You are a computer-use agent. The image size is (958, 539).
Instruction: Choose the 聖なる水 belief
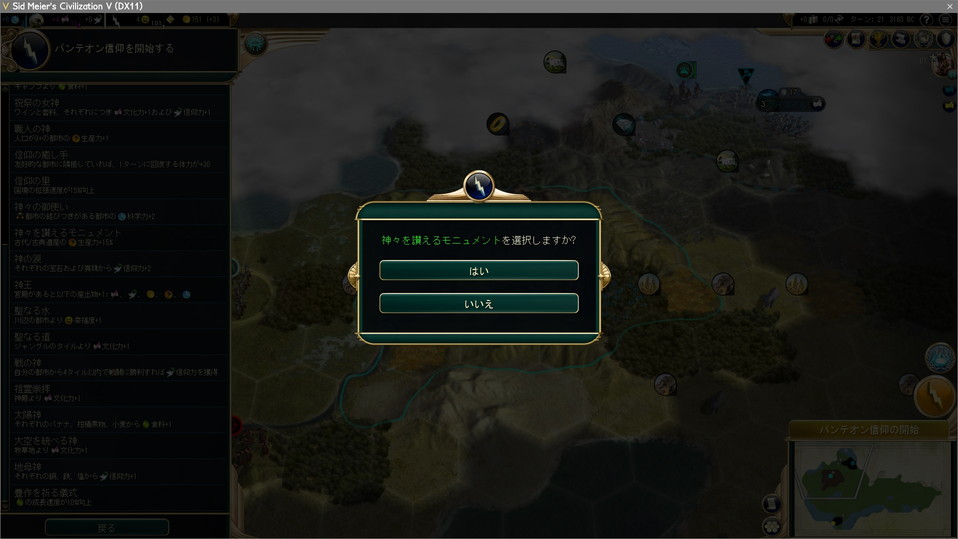(x=117, y=316)
